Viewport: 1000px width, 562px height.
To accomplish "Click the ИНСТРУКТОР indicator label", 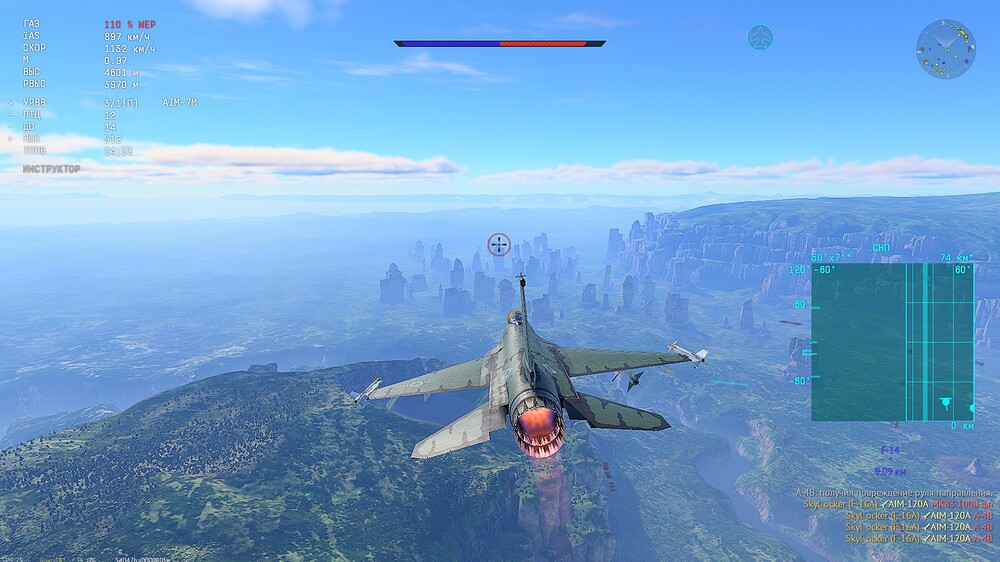I will (x=52, y=169).
